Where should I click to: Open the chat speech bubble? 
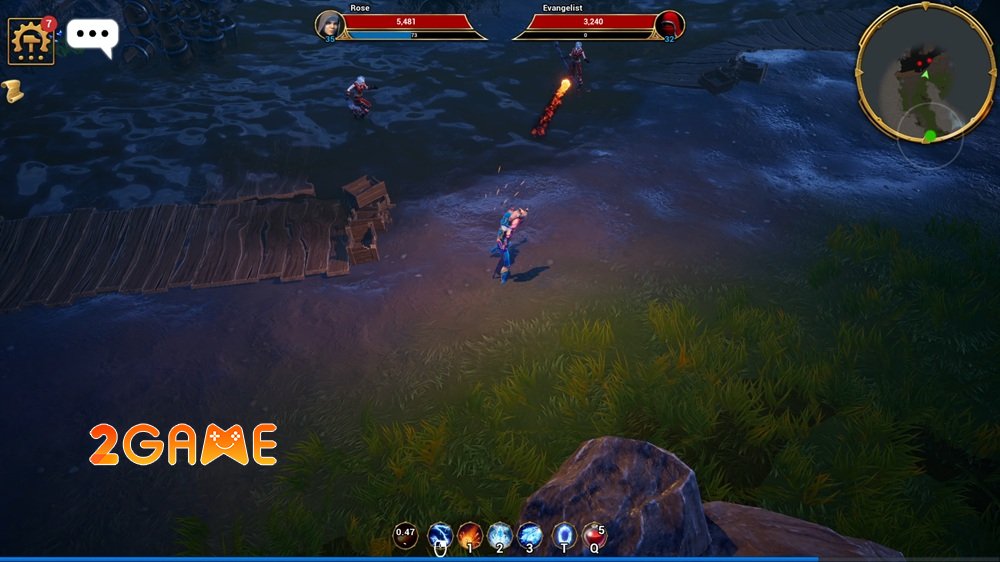coord(92,36)
